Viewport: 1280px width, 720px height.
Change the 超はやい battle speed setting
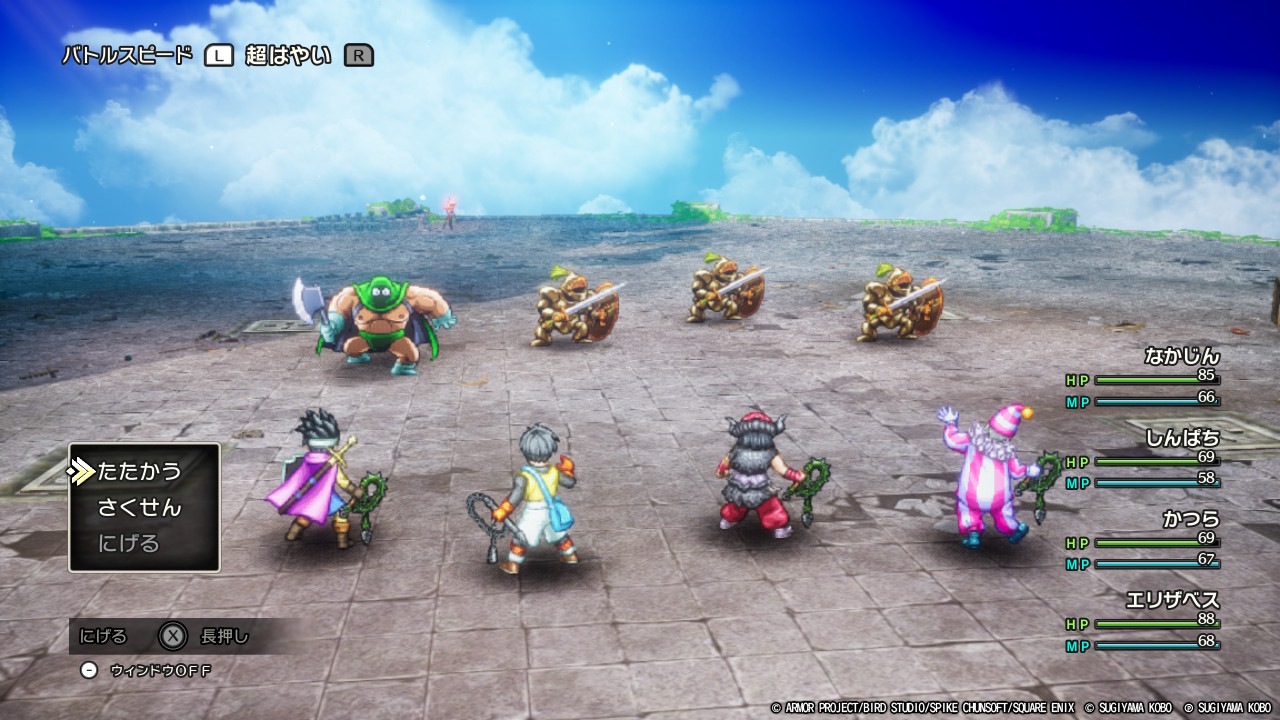[x=288, y=56]
